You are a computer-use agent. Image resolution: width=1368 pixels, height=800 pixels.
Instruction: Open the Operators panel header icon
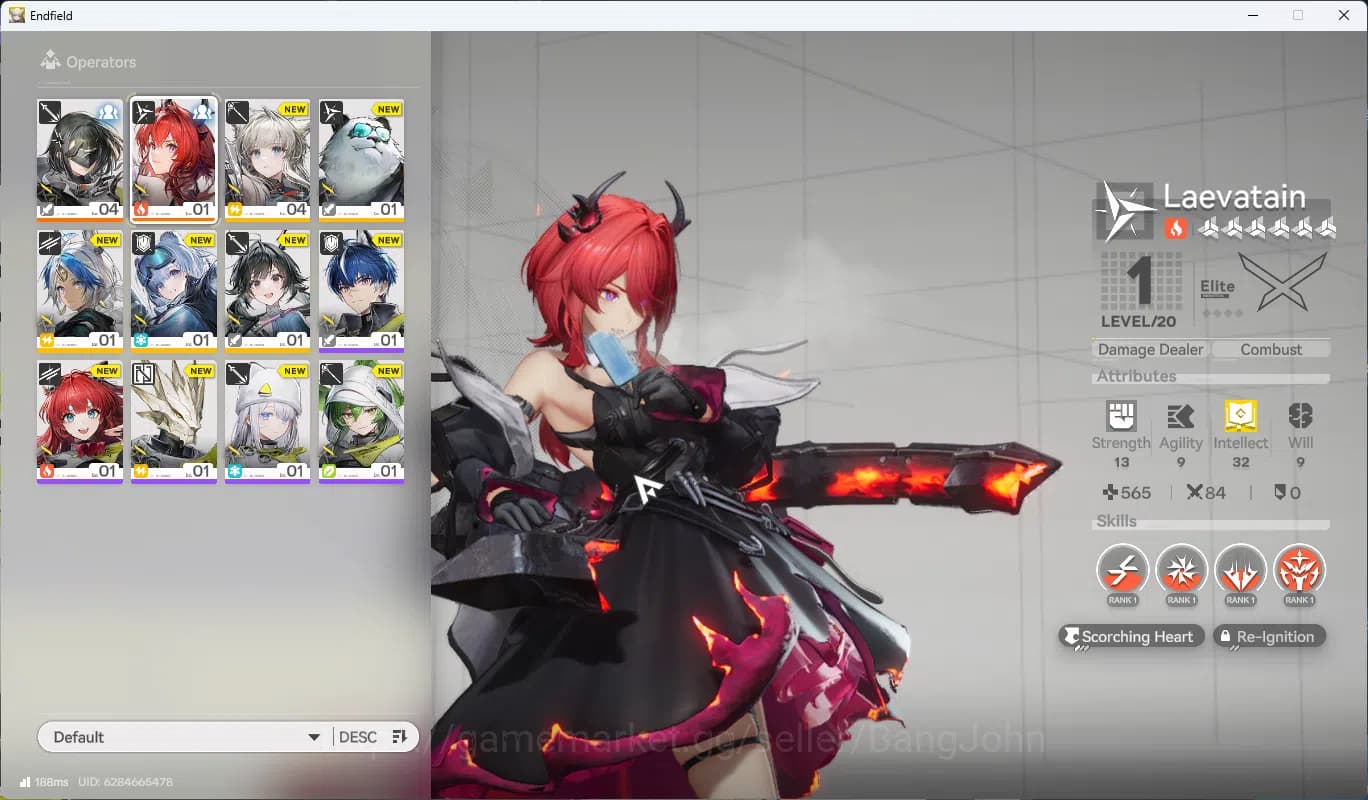(x=49, y=61)
